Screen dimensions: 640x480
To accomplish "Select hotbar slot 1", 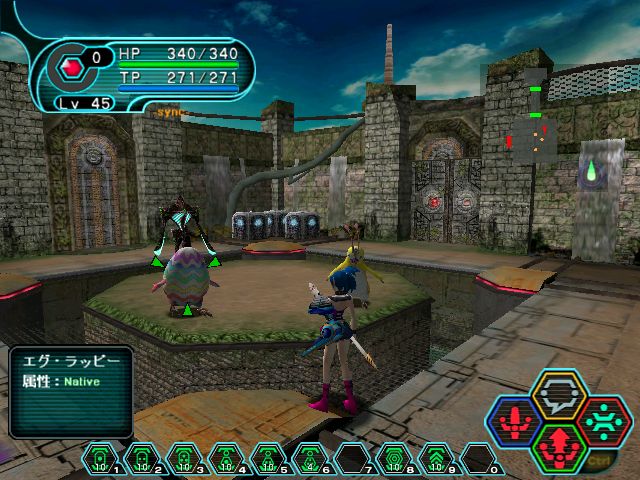I will tap(100, 459).
